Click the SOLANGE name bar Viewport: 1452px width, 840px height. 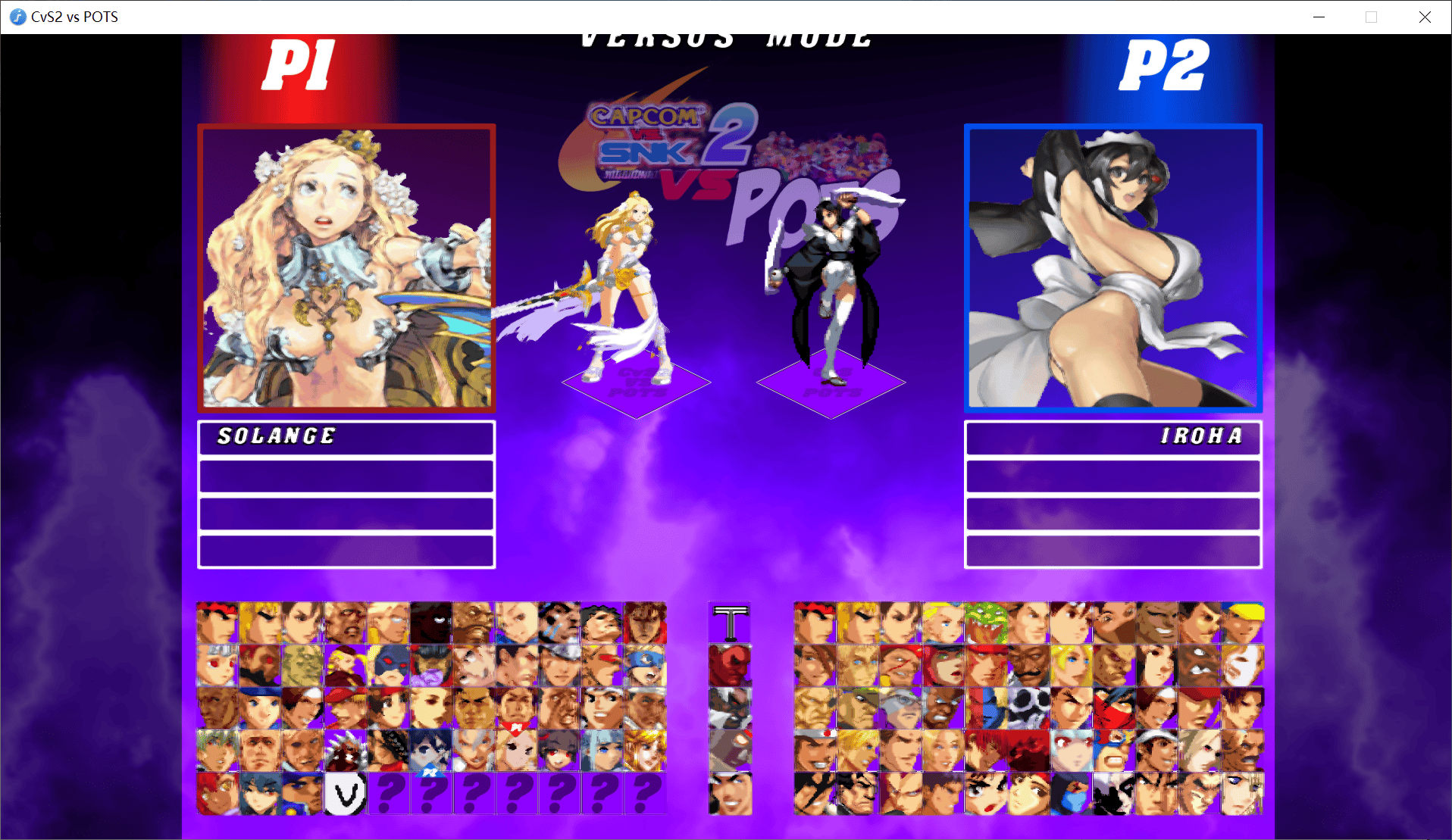coord(346,438)
